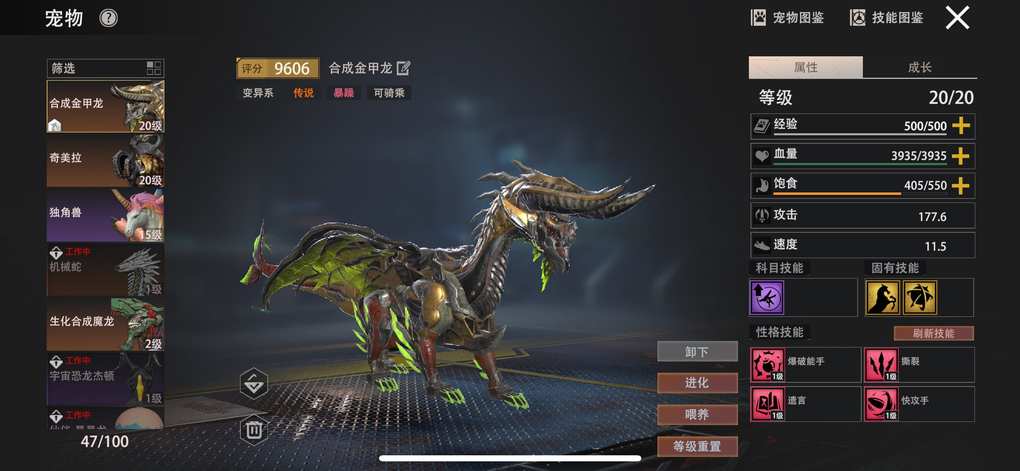The image size is (1020, 471).
Task: Switch to the 成长 growth tab
Action: [919, 68]
